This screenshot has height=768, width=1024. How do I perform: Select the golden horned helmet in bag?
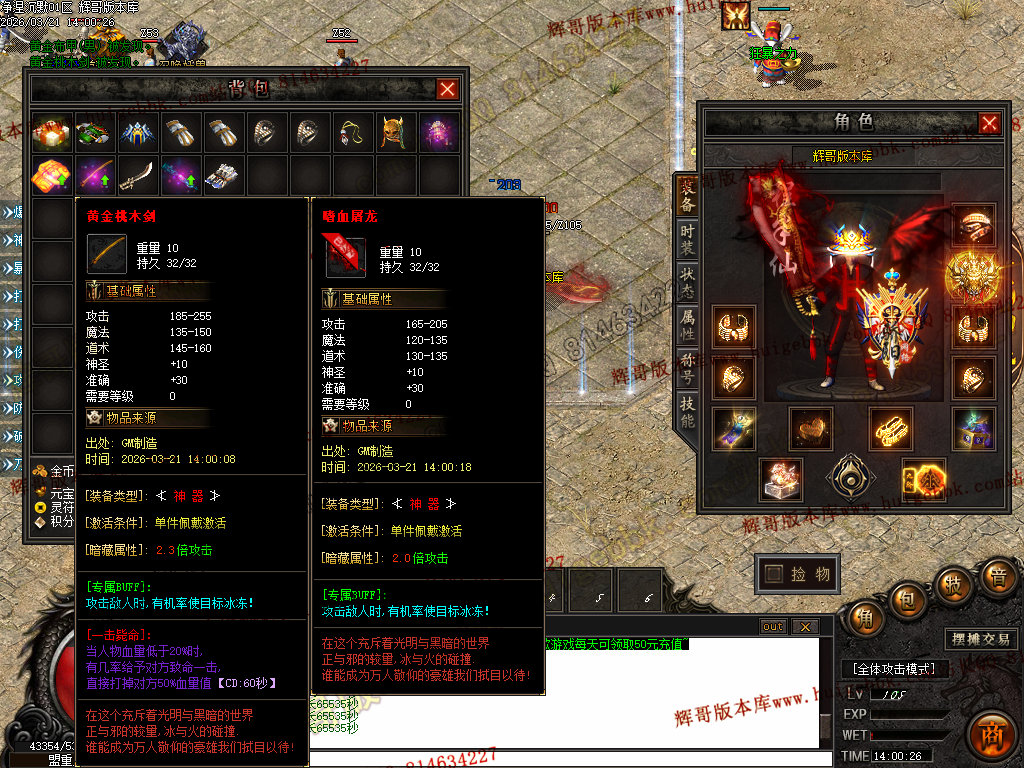coord(396,133)
